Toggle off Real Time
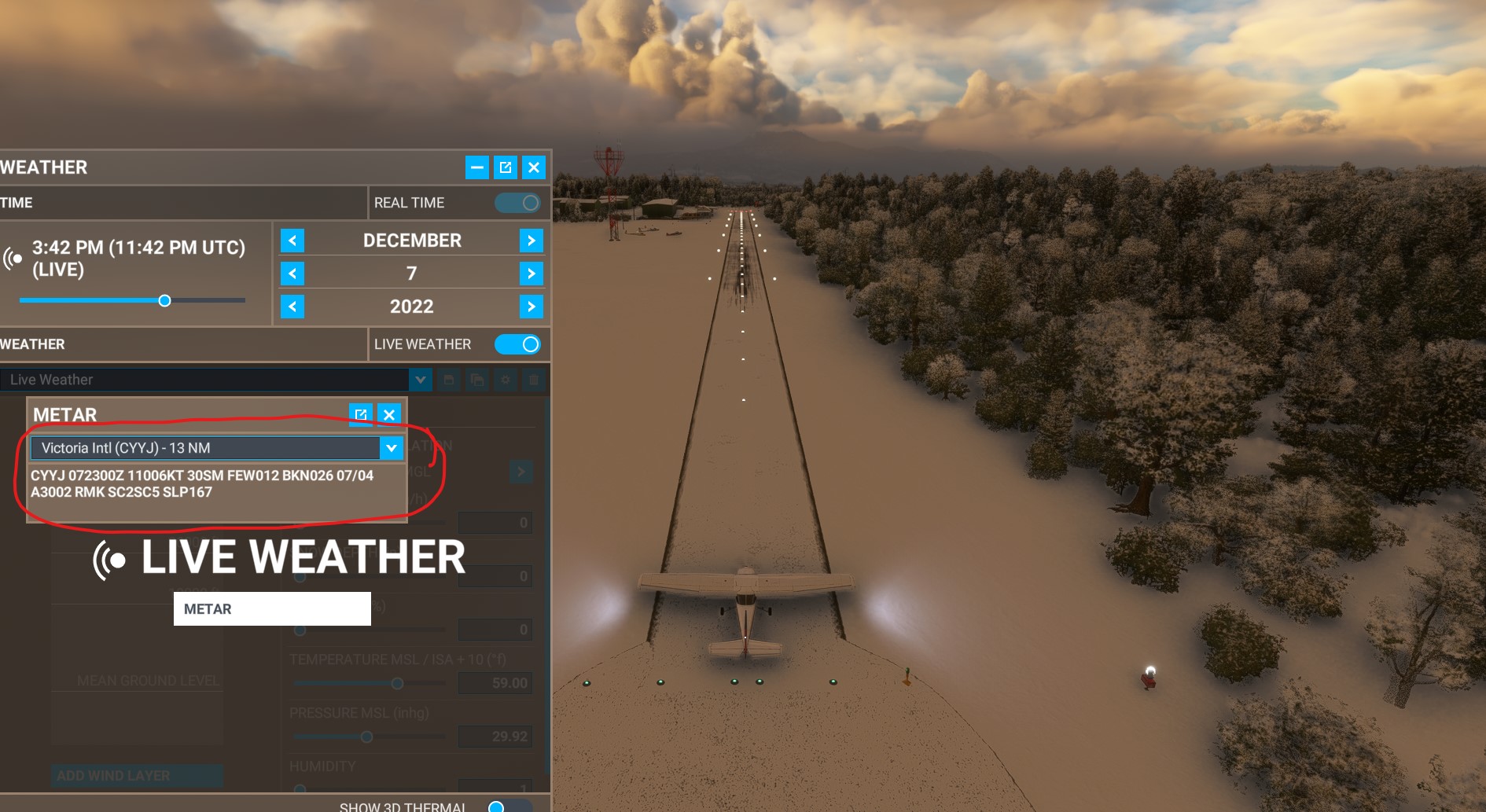 coord(517,202)
